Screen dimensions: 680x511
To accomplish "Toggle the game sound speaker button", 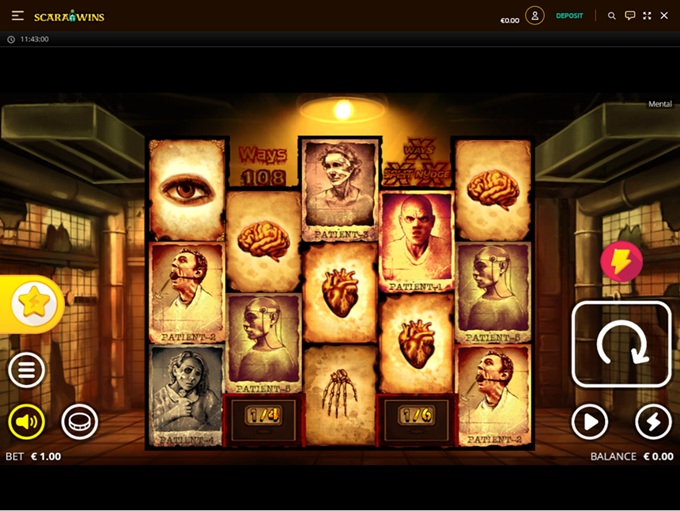I will (x=27, y=422).
